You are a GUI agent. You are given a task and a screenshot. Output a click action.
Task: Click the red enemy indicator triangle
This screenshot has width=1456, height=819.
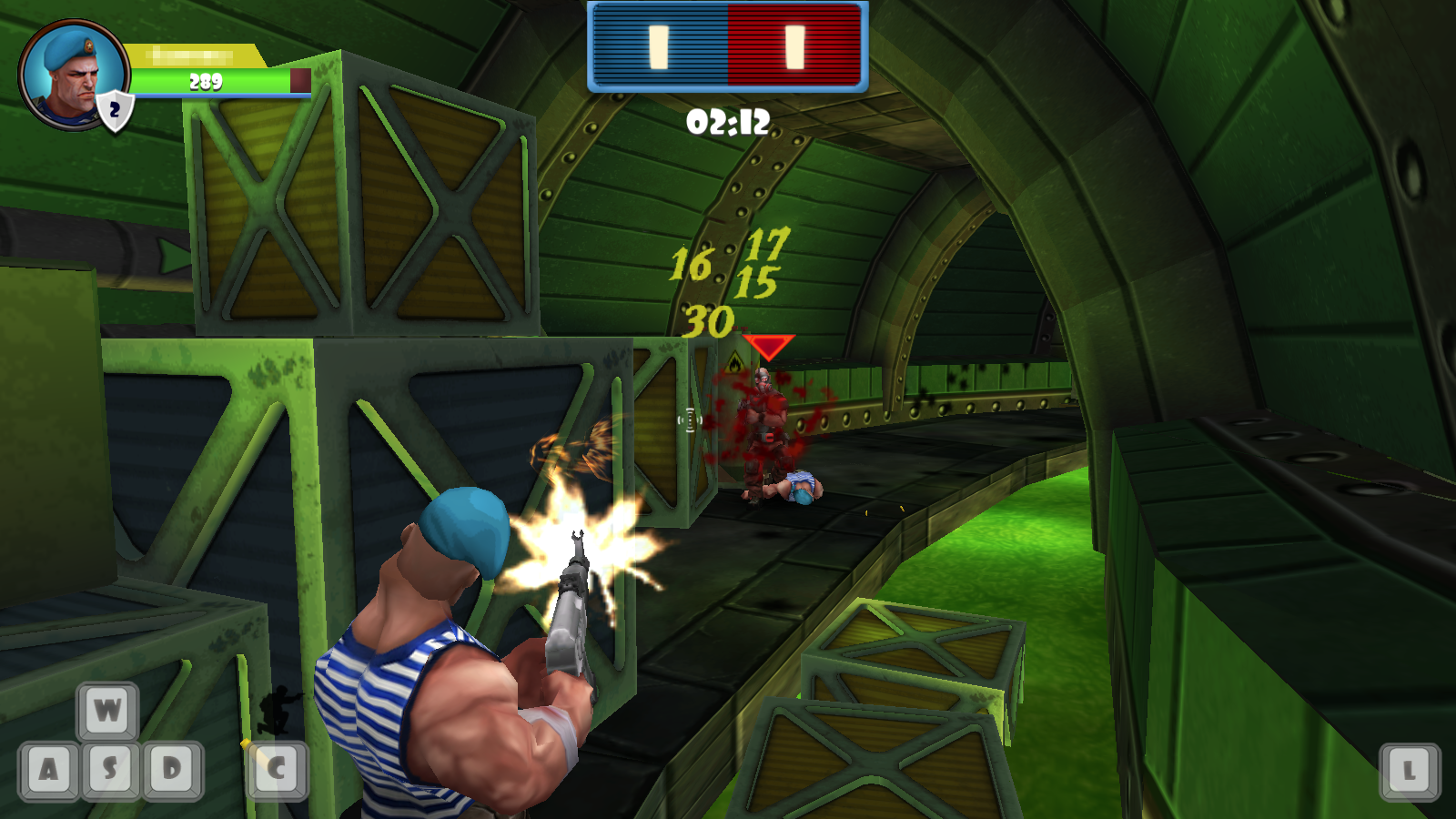point(769,346)
